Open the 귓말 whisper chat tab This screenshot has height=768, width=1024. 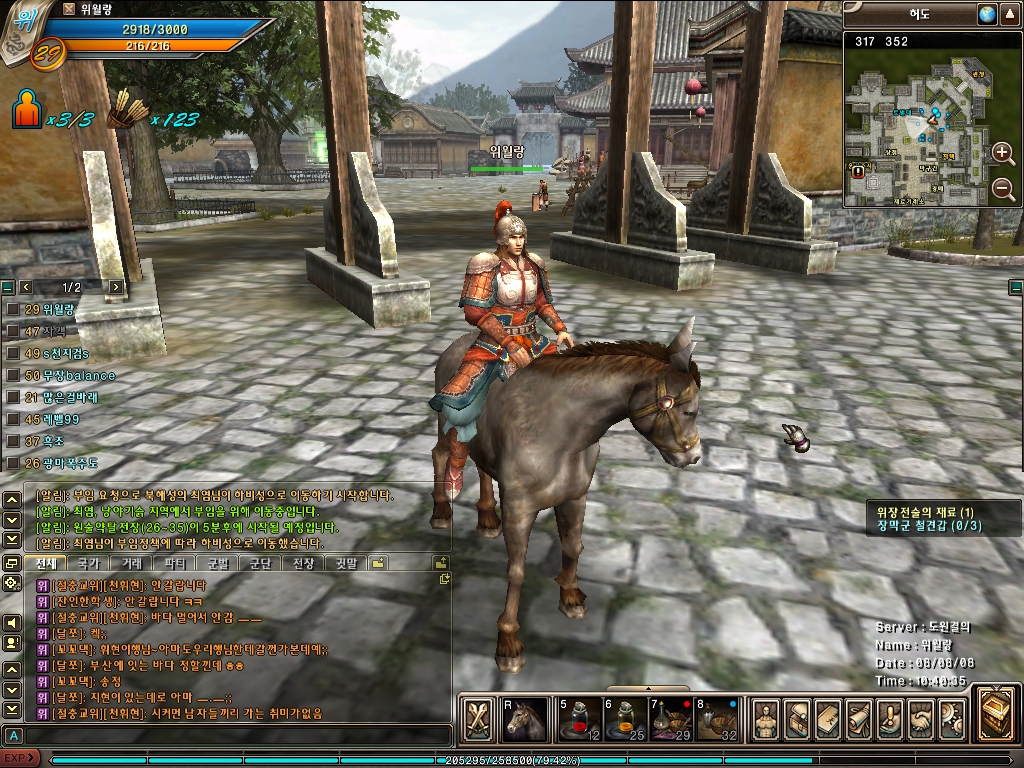(x=346, y=563)
